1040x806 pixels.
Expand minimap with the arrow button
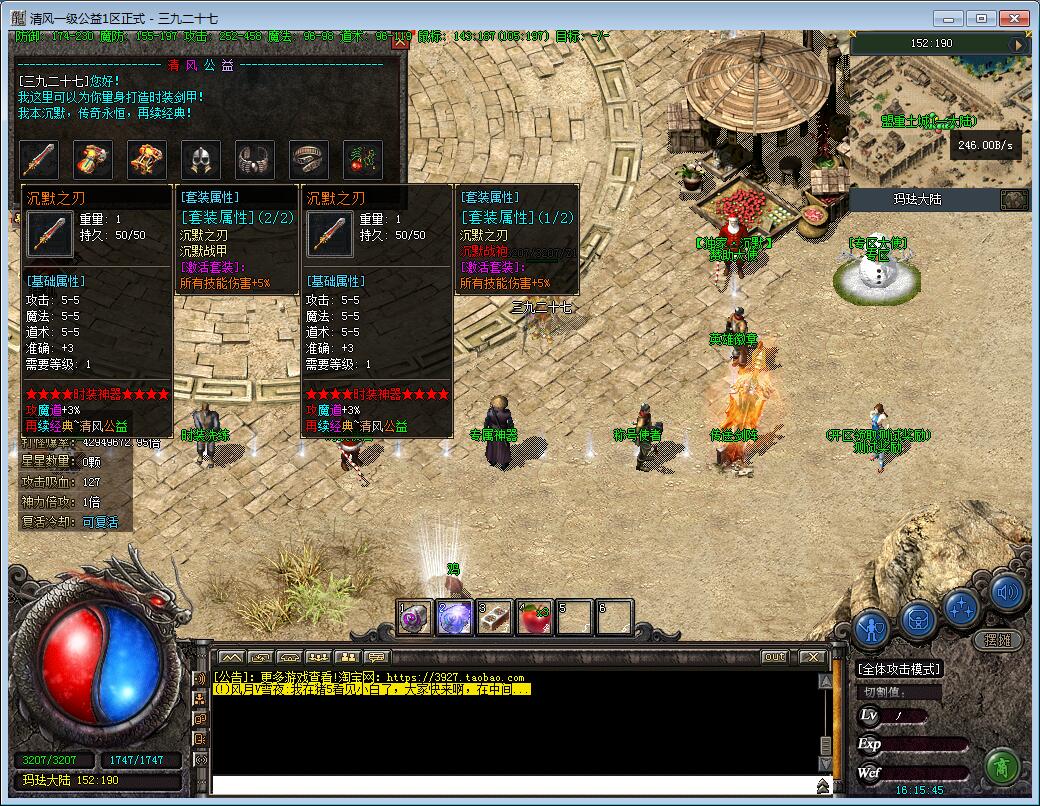[1019, 44]
